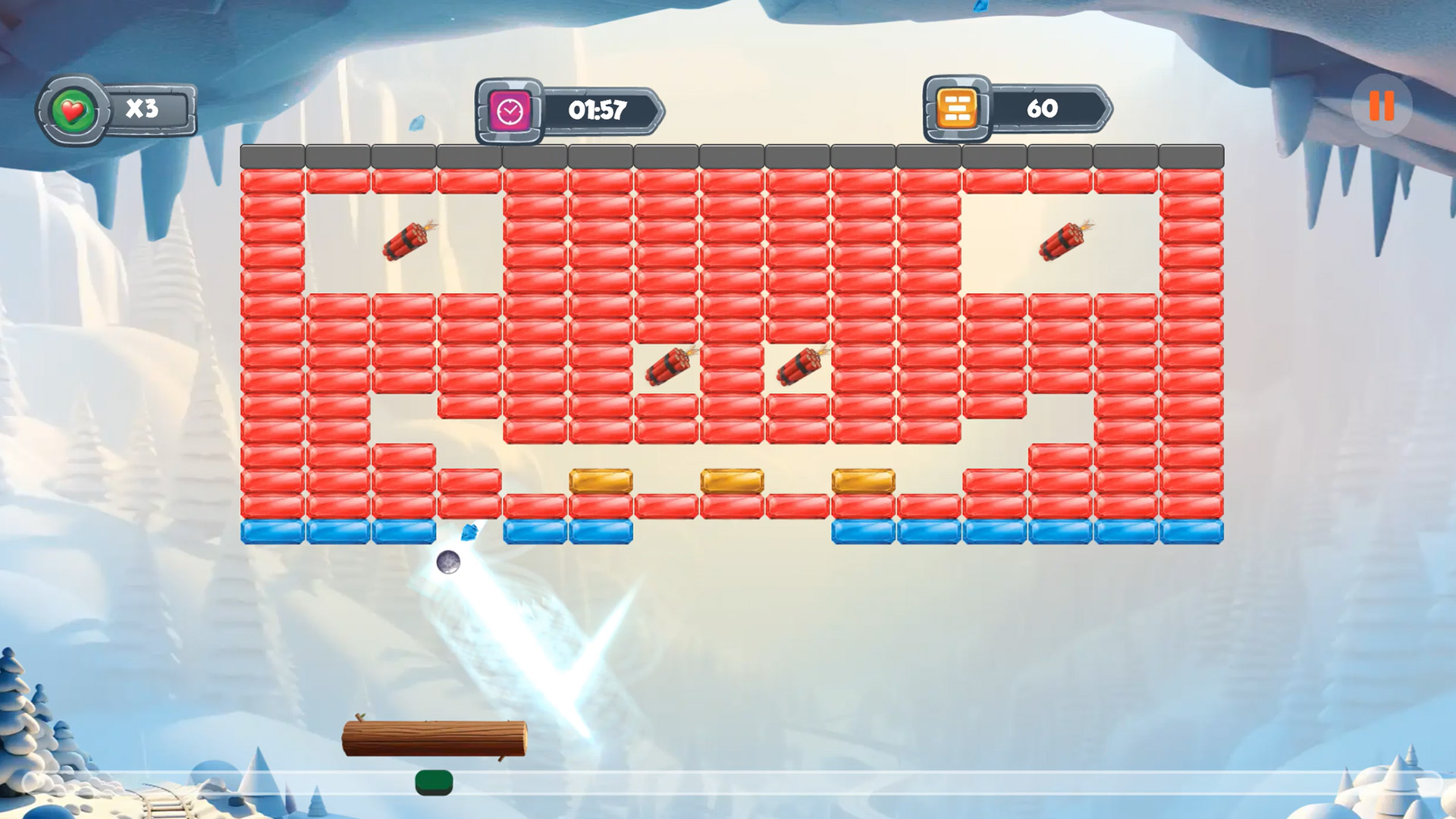Pause the game with the orange pause button
Viewport: 1456px width, 819px height.
click(1381, 106)
